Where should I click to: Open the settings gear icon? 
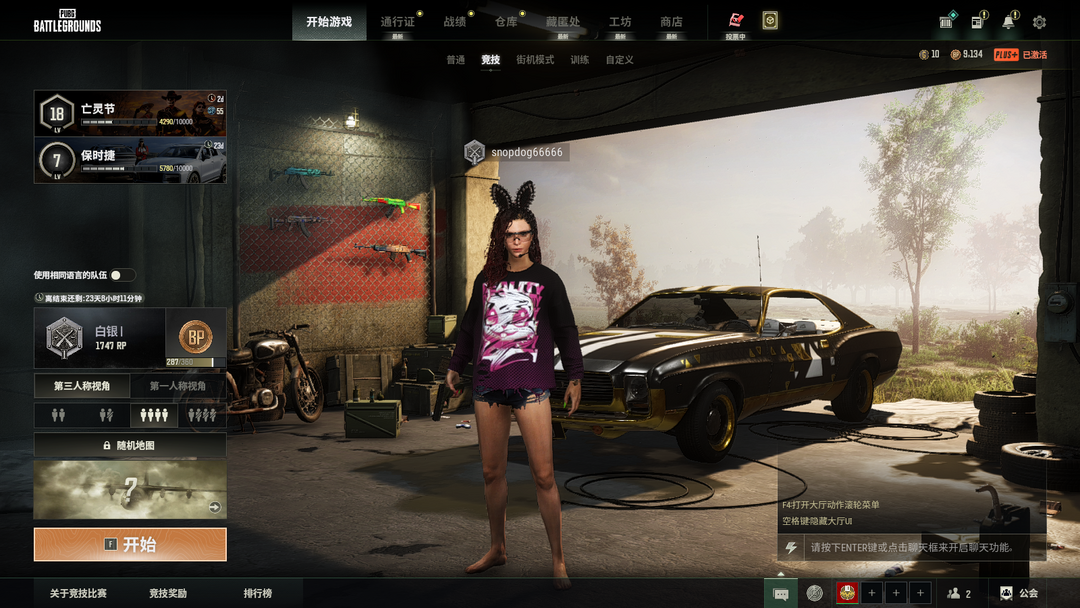click(1039, 22)
